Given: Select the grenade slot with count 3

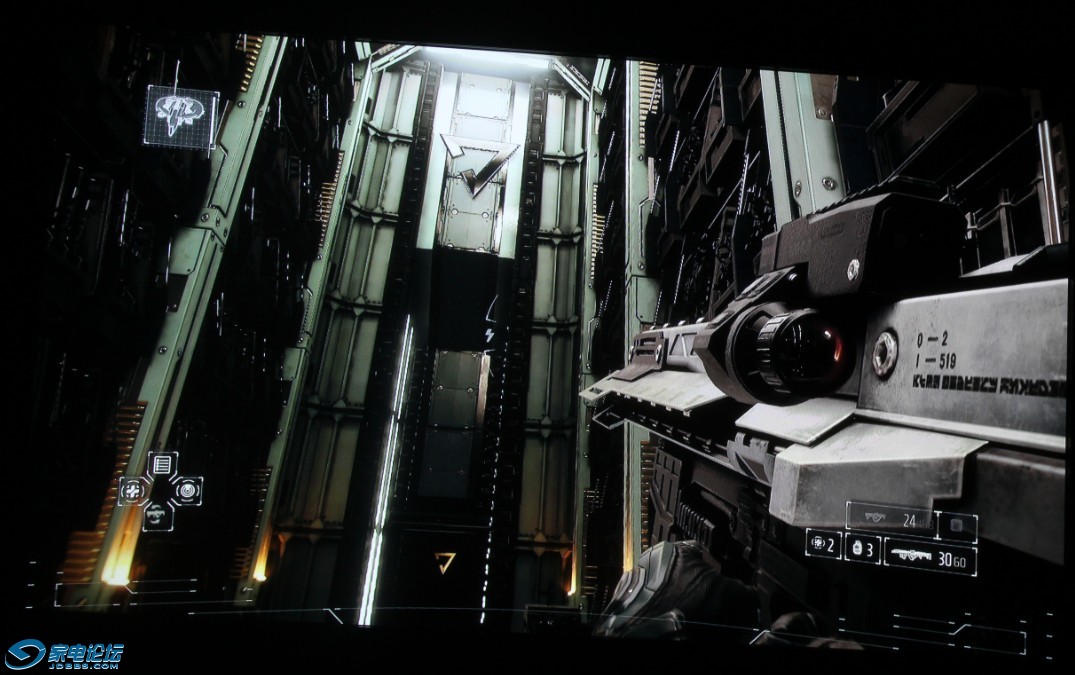Looking at the screenshot, I should pyautogui.click(x=862, y=548).
